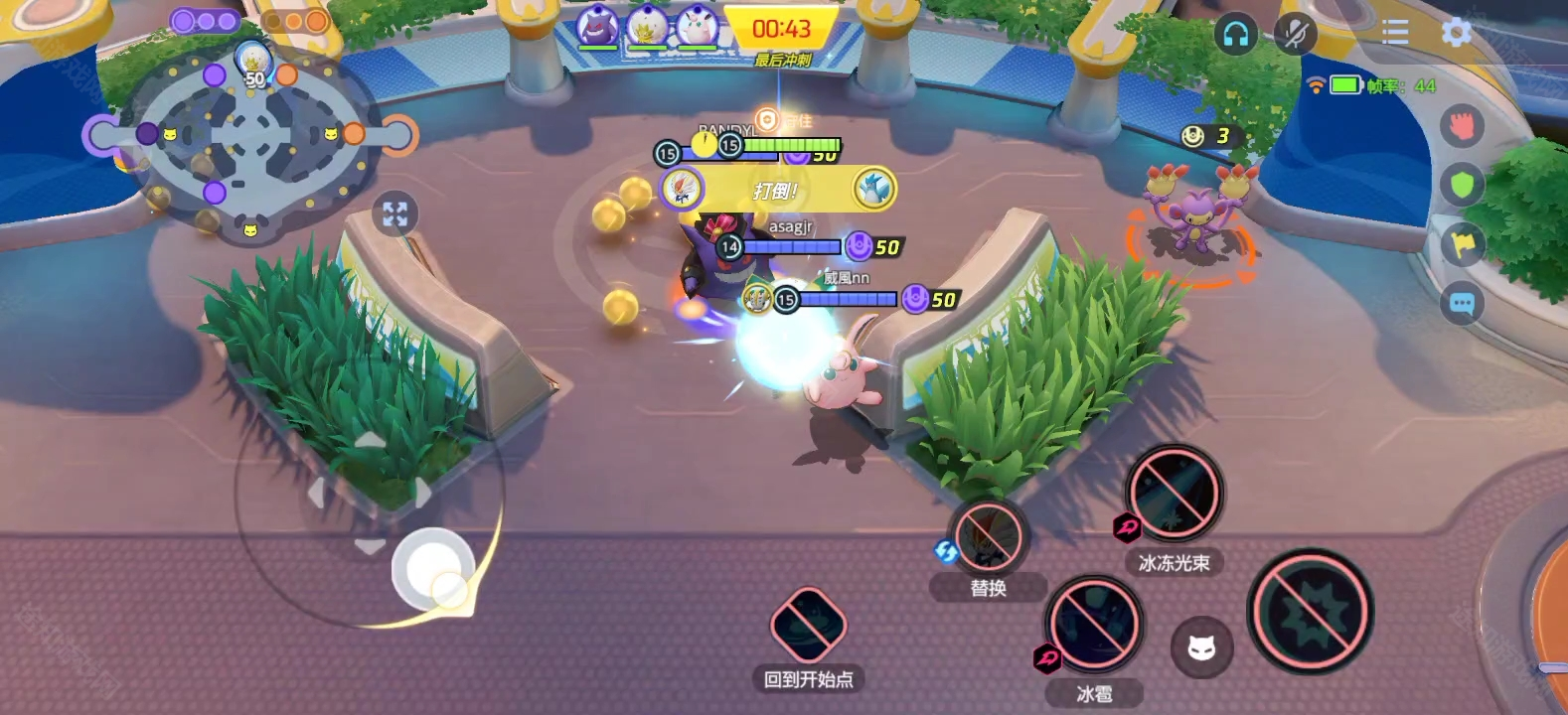Use the 替换 battle item button
The image size is (1568, 715).
989,537
